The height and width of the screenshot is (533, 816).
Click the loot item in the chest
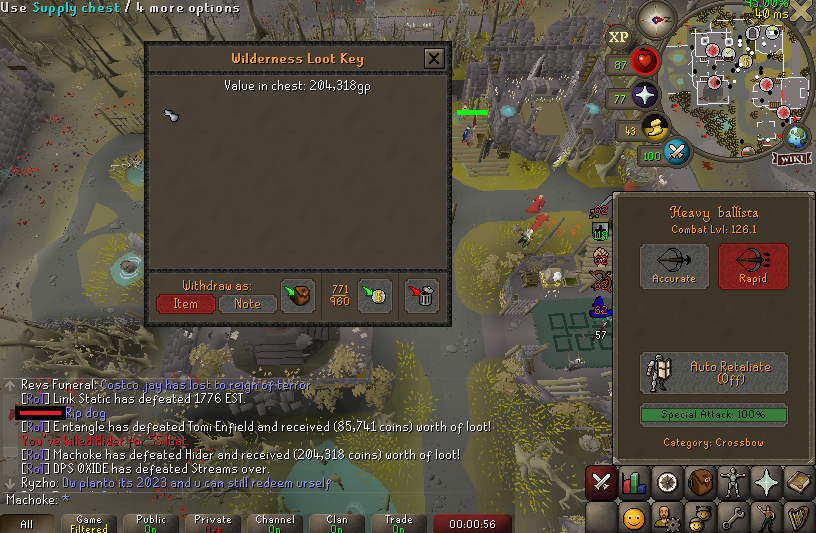(171, 116)
